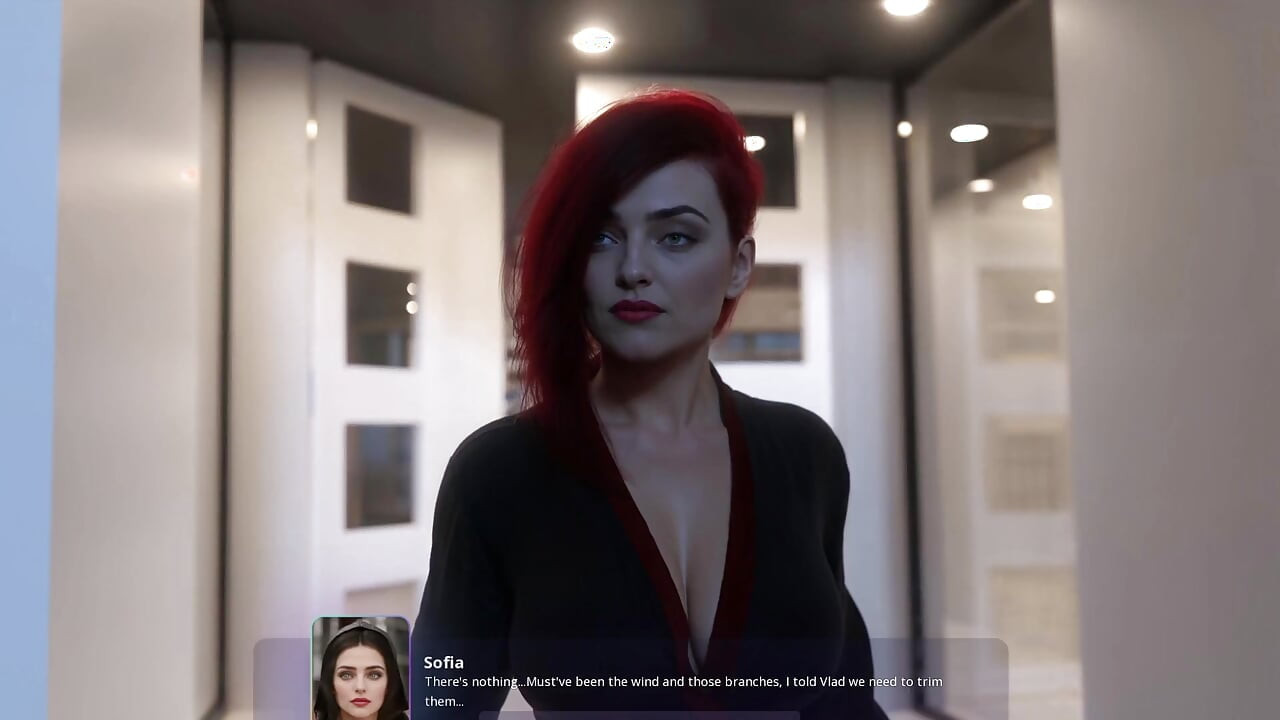Viewport: 1280px width, 720px height.
Task: Click the phrase 'There's nothing' in the textbox
Action: click(x=472, y=681)
